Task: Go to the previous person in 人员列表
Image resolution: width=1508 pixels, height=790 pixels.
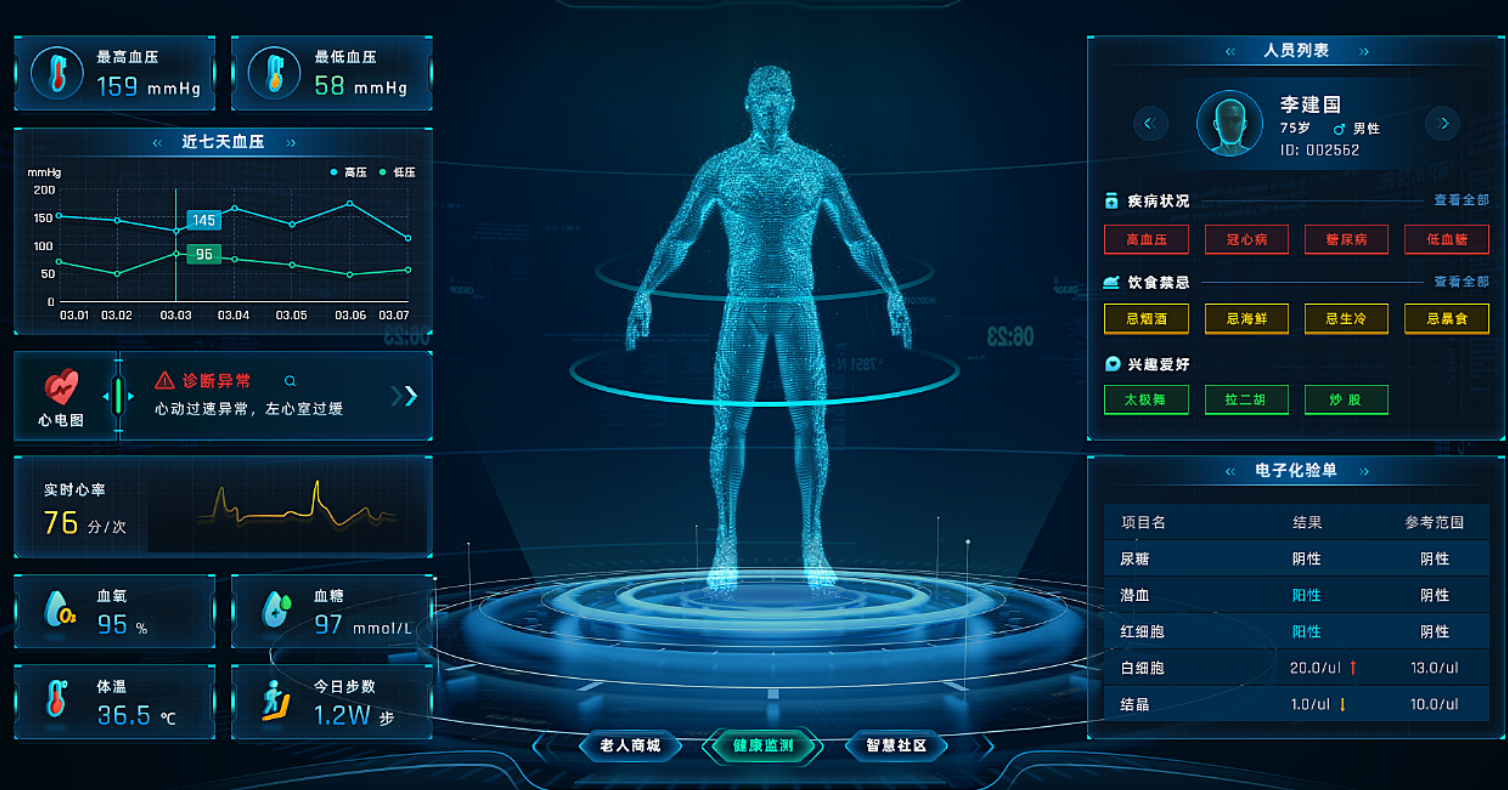Action: 1150,123
